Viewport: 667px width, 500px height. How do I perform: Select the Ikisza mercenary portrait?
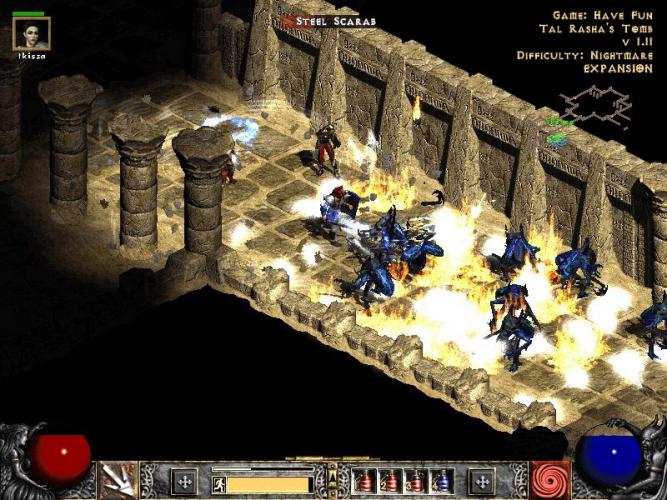30,33
